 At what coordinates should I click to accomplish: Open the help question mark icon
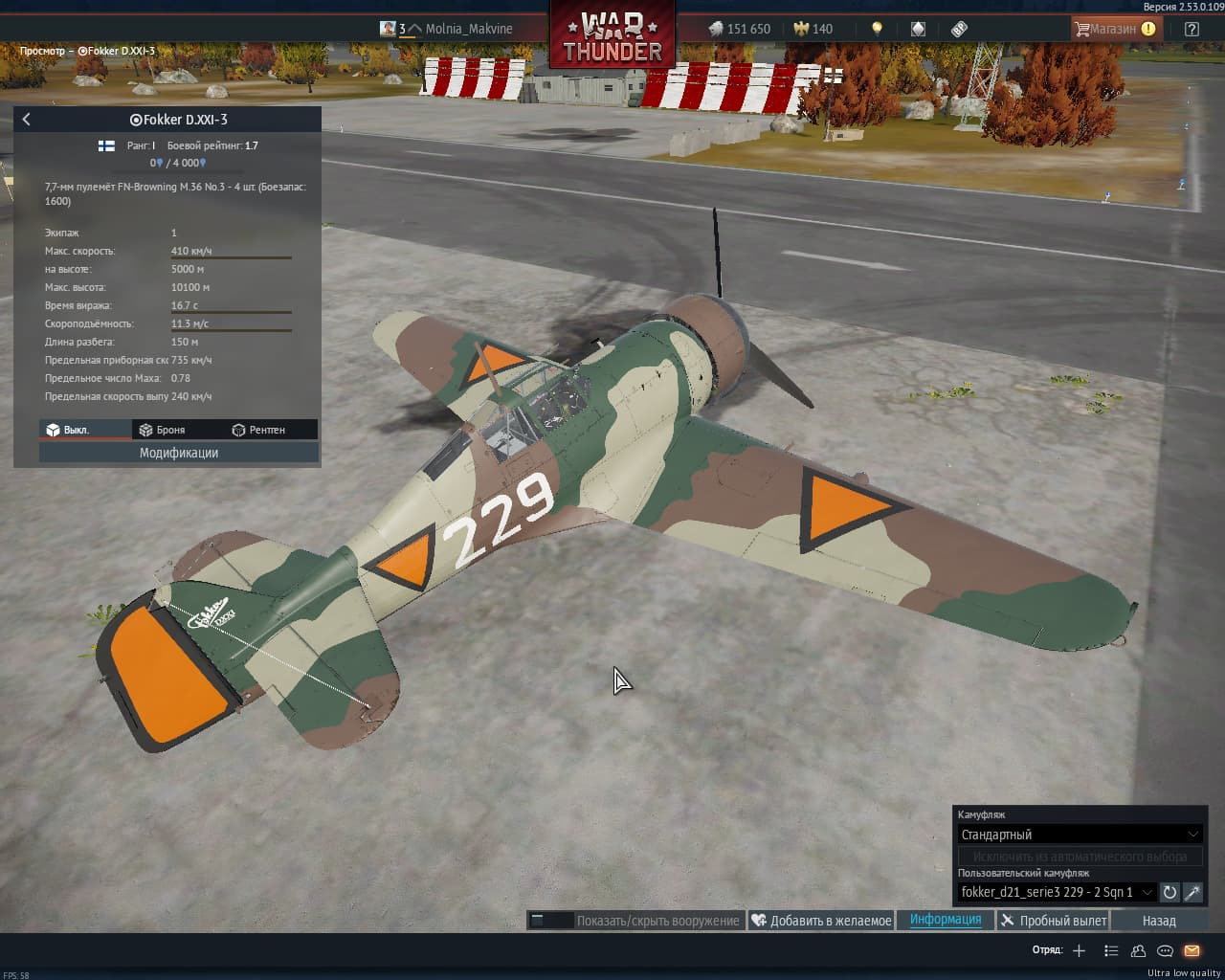[1192, 29]
